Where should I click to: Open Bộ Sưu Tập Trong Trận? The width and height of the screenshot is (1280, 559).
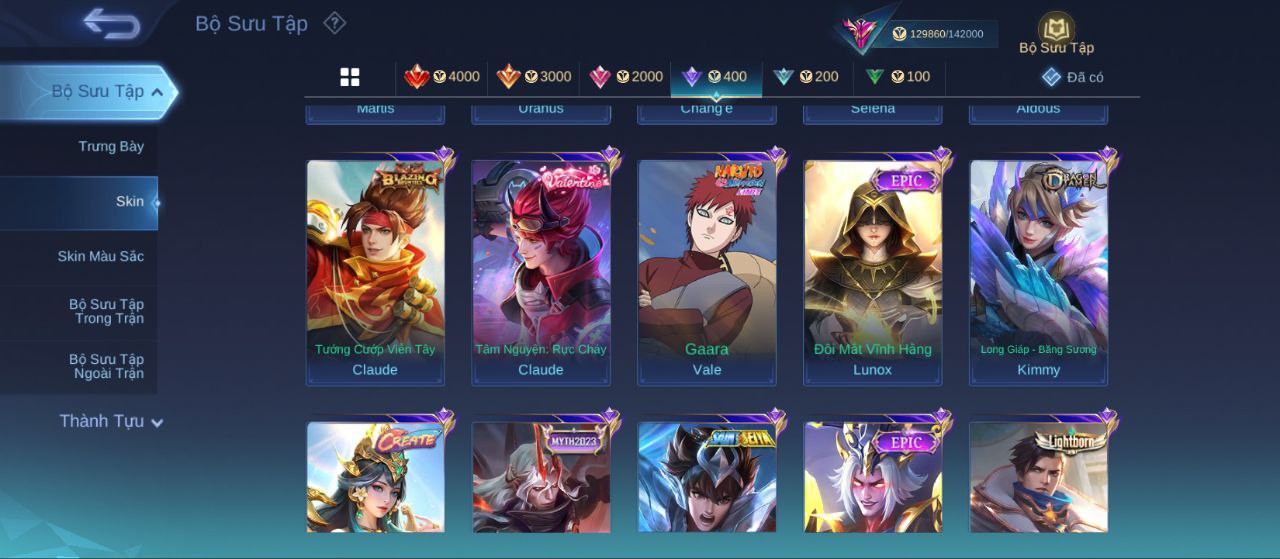[x=106, y=312]
